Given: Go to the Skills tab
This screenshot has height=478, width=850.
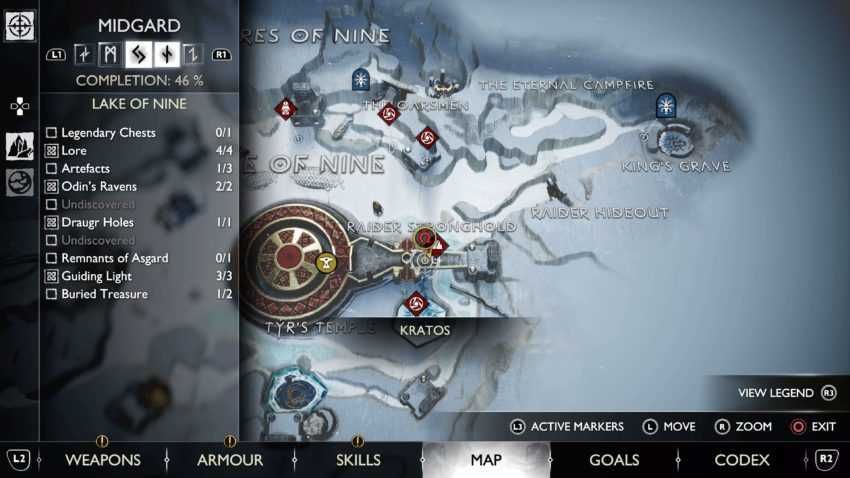Looking at the screenshot, I should (357, 460).
